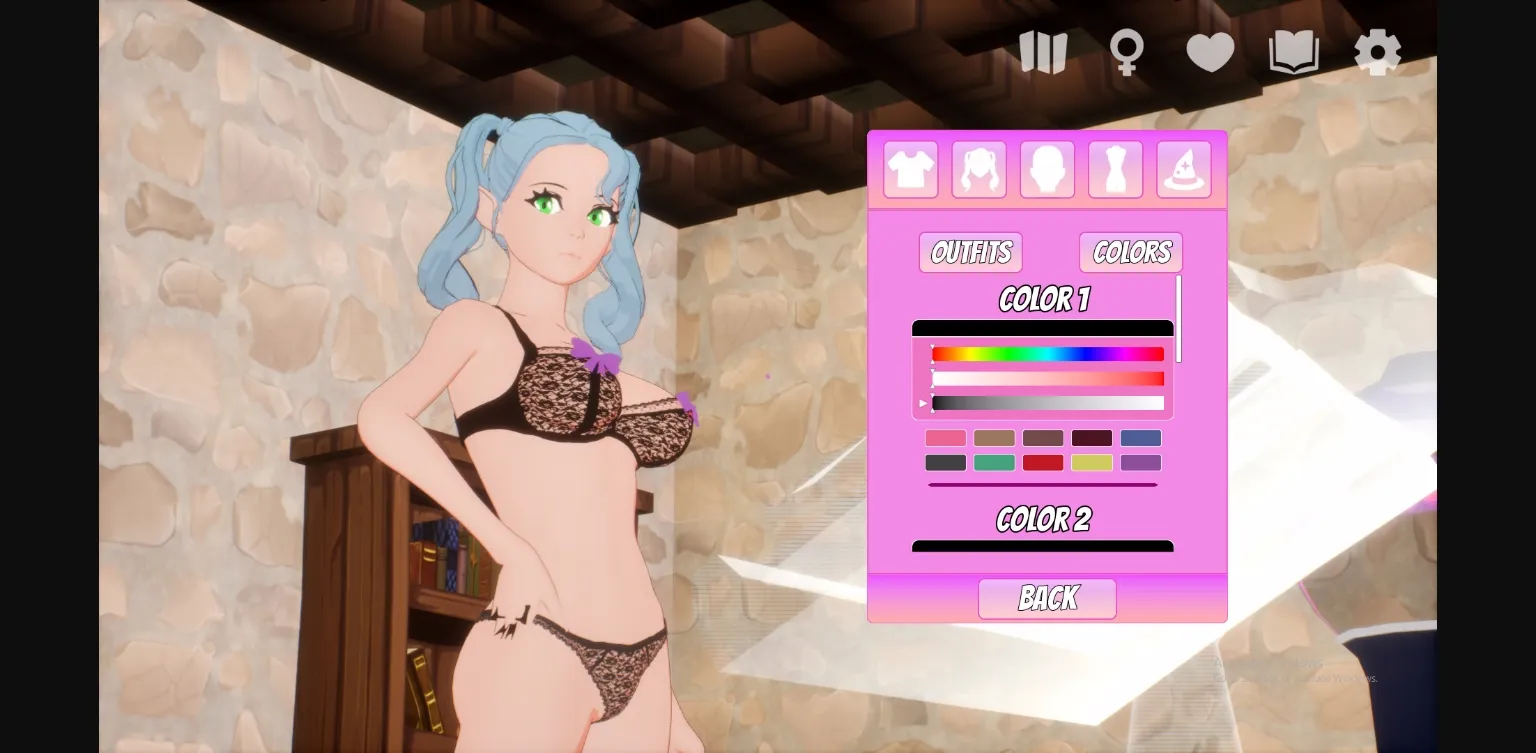
Task: Open the shirt clothing customization tab
Action: (x=911, y=168)
